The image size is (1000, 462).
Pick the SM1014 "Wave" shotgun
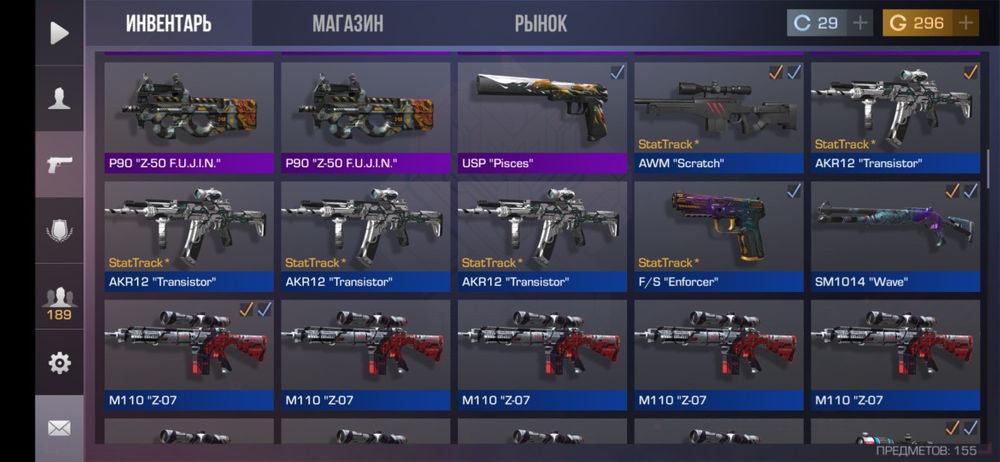pyautogui.click(x=895, y=235)
